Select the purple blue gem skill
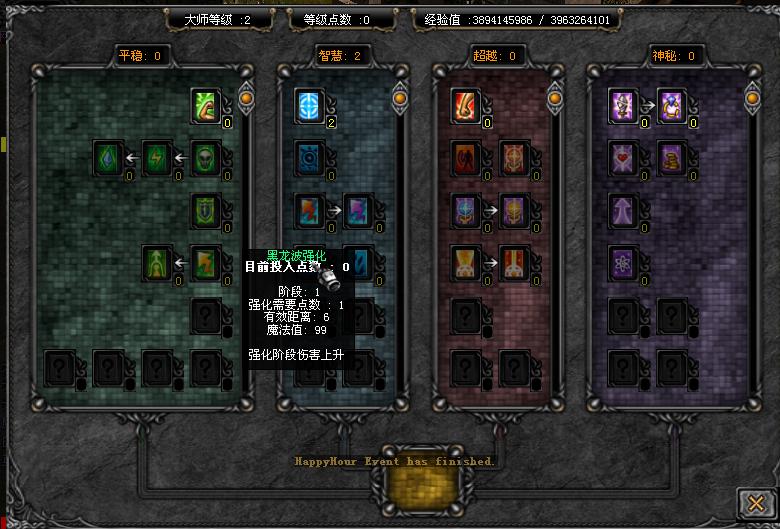780x529 pixels. (671, 105)
